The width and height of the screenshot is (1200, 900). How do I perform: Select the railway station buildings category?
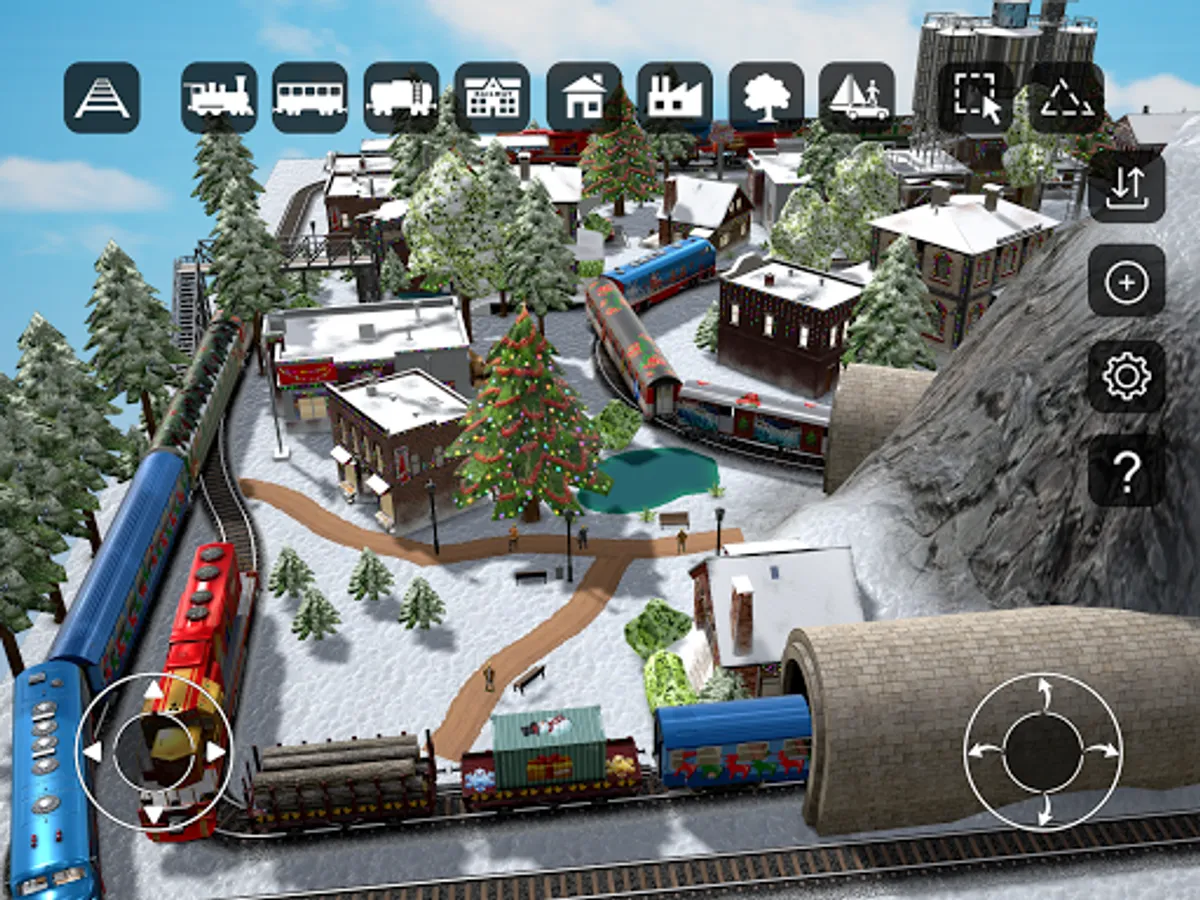[x=492, y=98]
